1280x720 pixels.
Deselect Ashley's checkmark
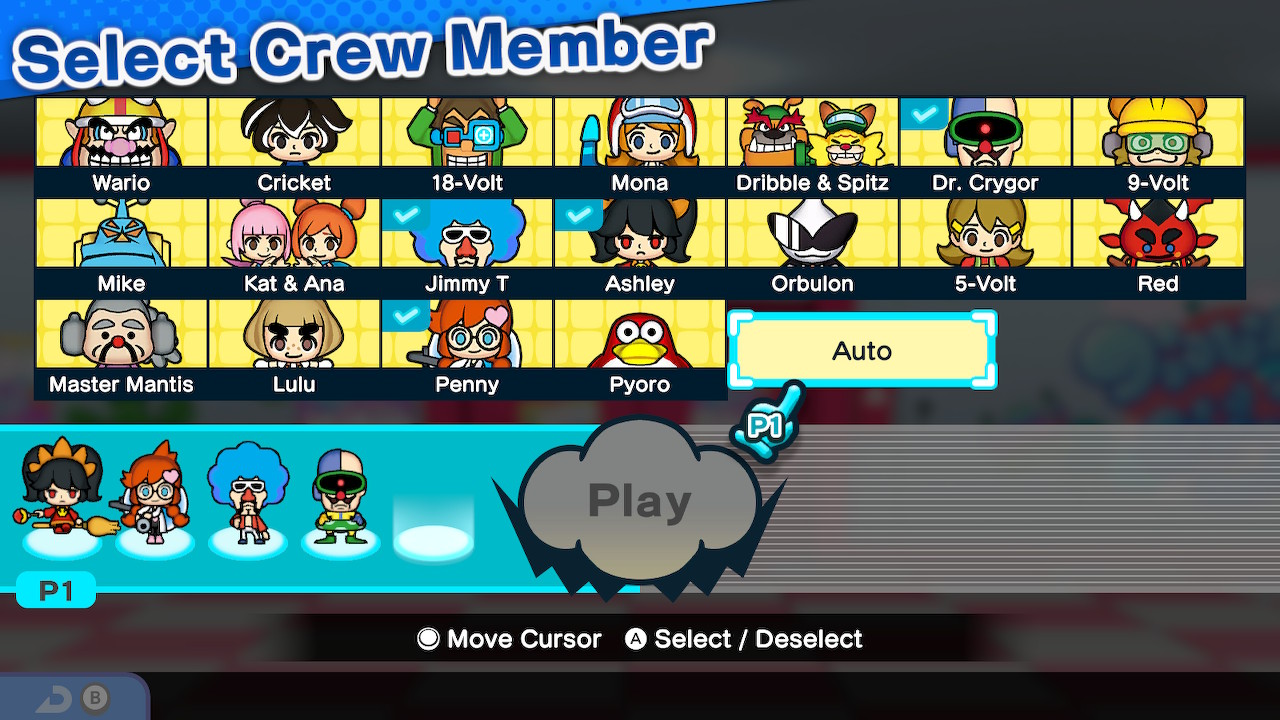point(577,215)
